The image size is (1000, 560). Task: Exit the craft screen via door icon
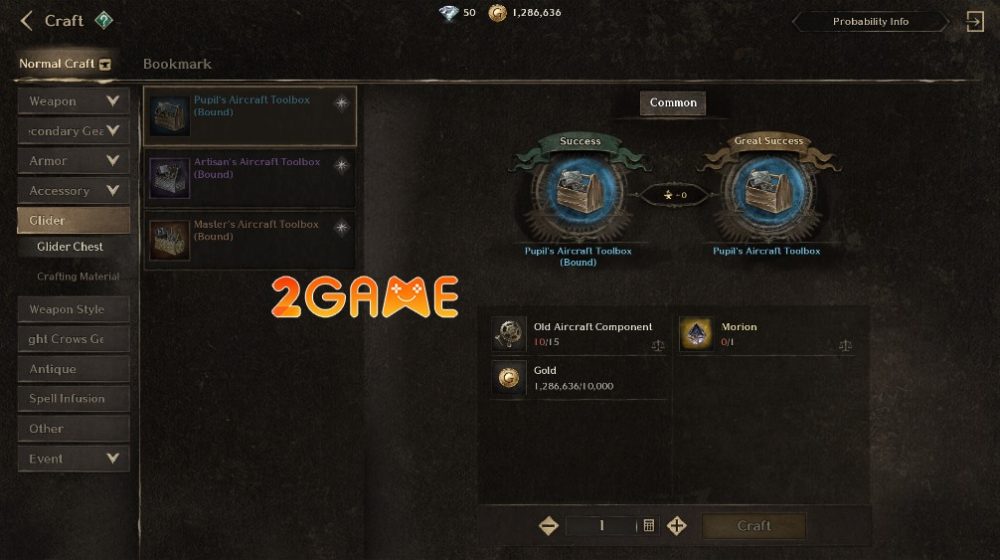point(975,21)
